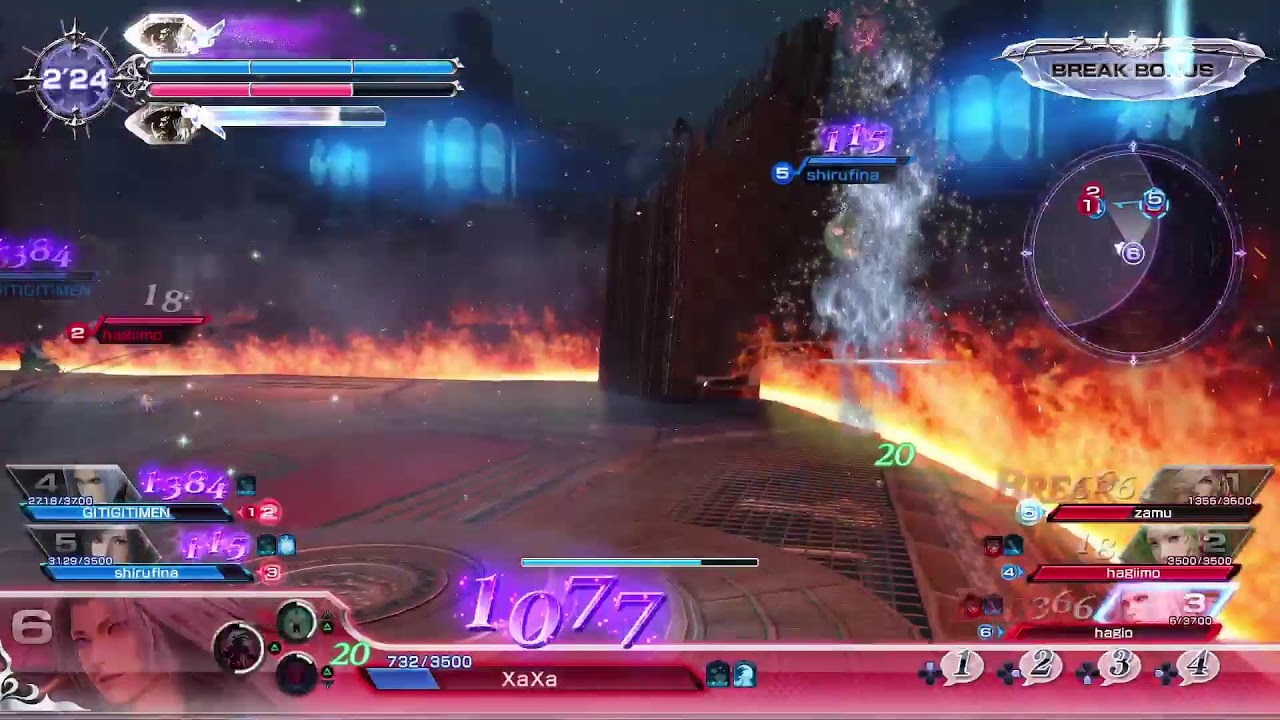Image resolution: width=1280 pixels, height=720 pixels.
Task: Activate the dark red EX skill icon
Action: pyautogui.click(x=296, y=674)
